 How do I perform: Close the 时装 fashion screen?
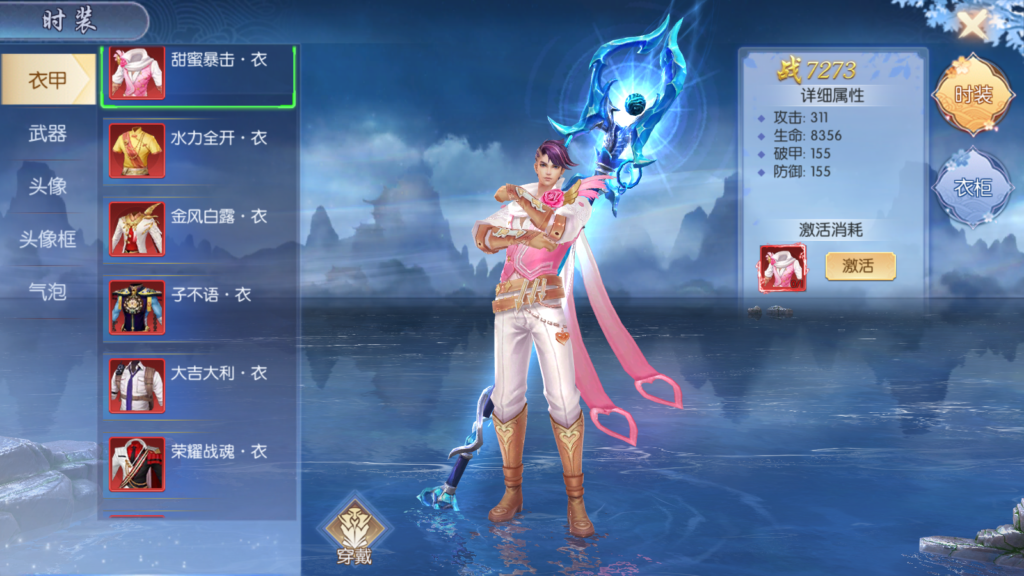pyautogui.click(x=971, y=25)
